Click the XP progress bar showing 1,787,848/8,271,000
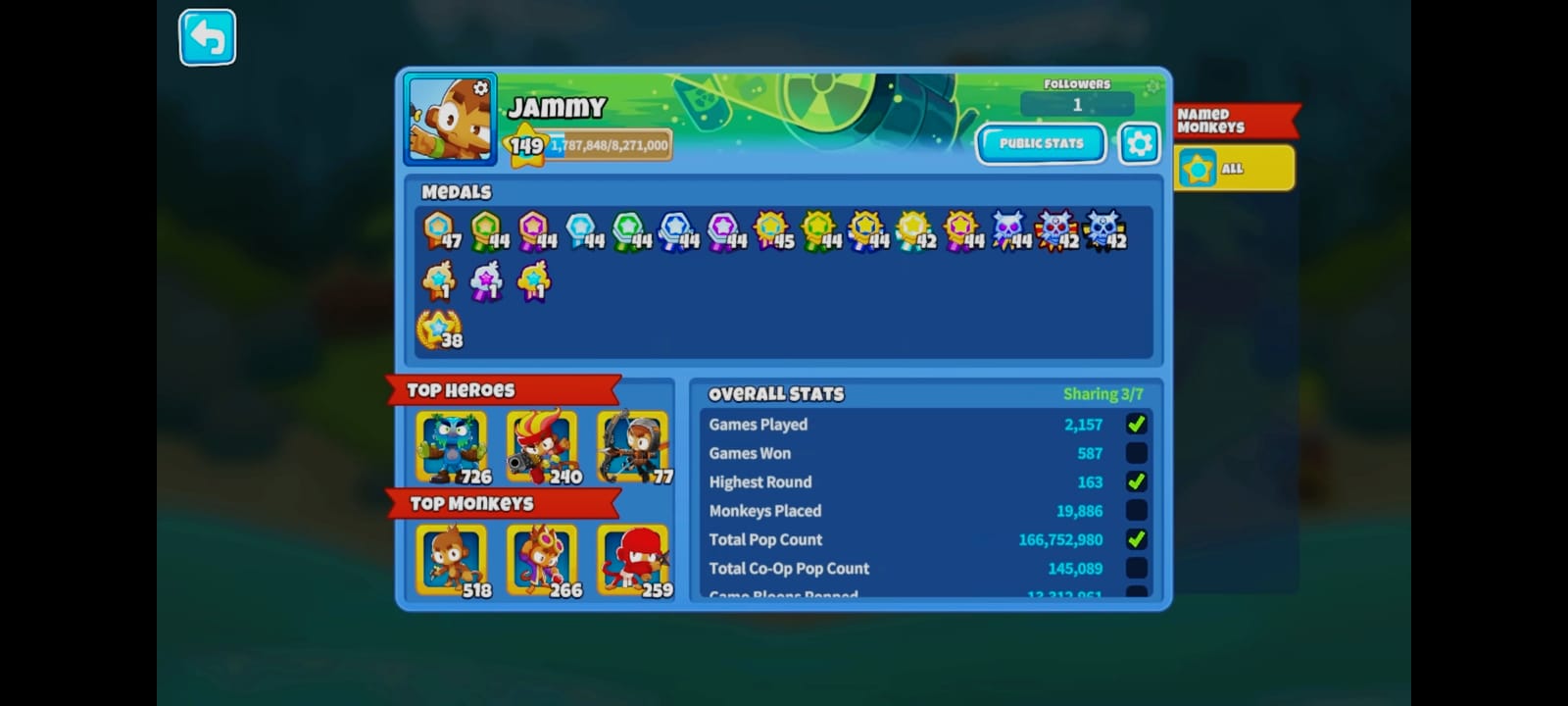1568x706 pixels. tap(608, 144)
